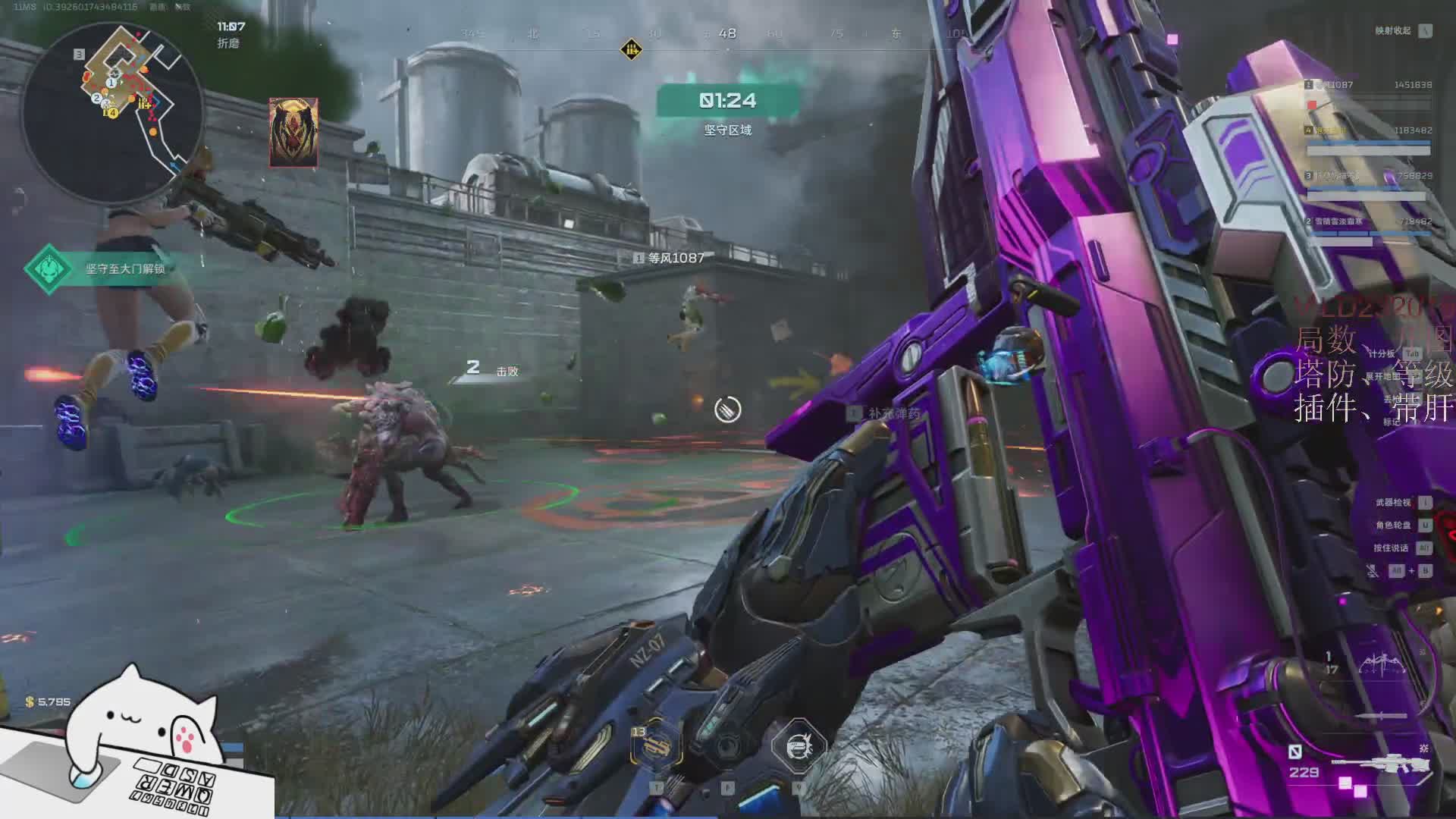Use the octagonal grenade ability icon
Viewport: 1456px width, 819px height.
point(798,745)
